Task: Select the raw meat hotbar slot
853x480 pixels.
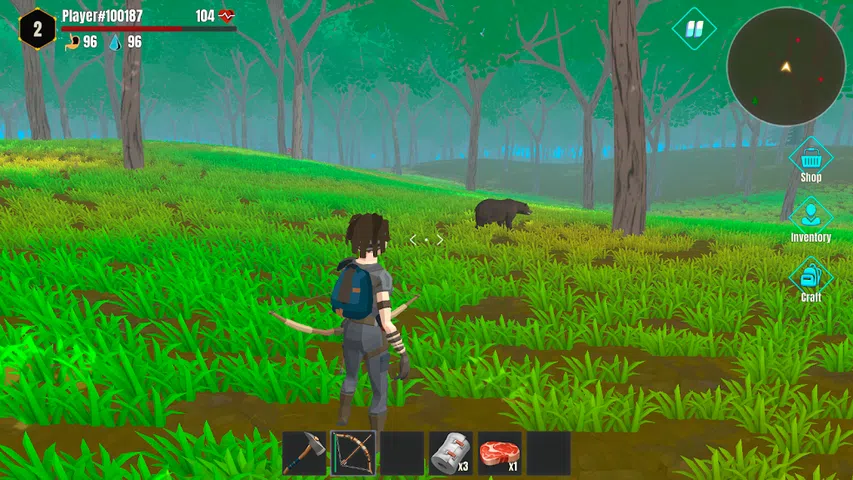Action: tap(499, 453)
